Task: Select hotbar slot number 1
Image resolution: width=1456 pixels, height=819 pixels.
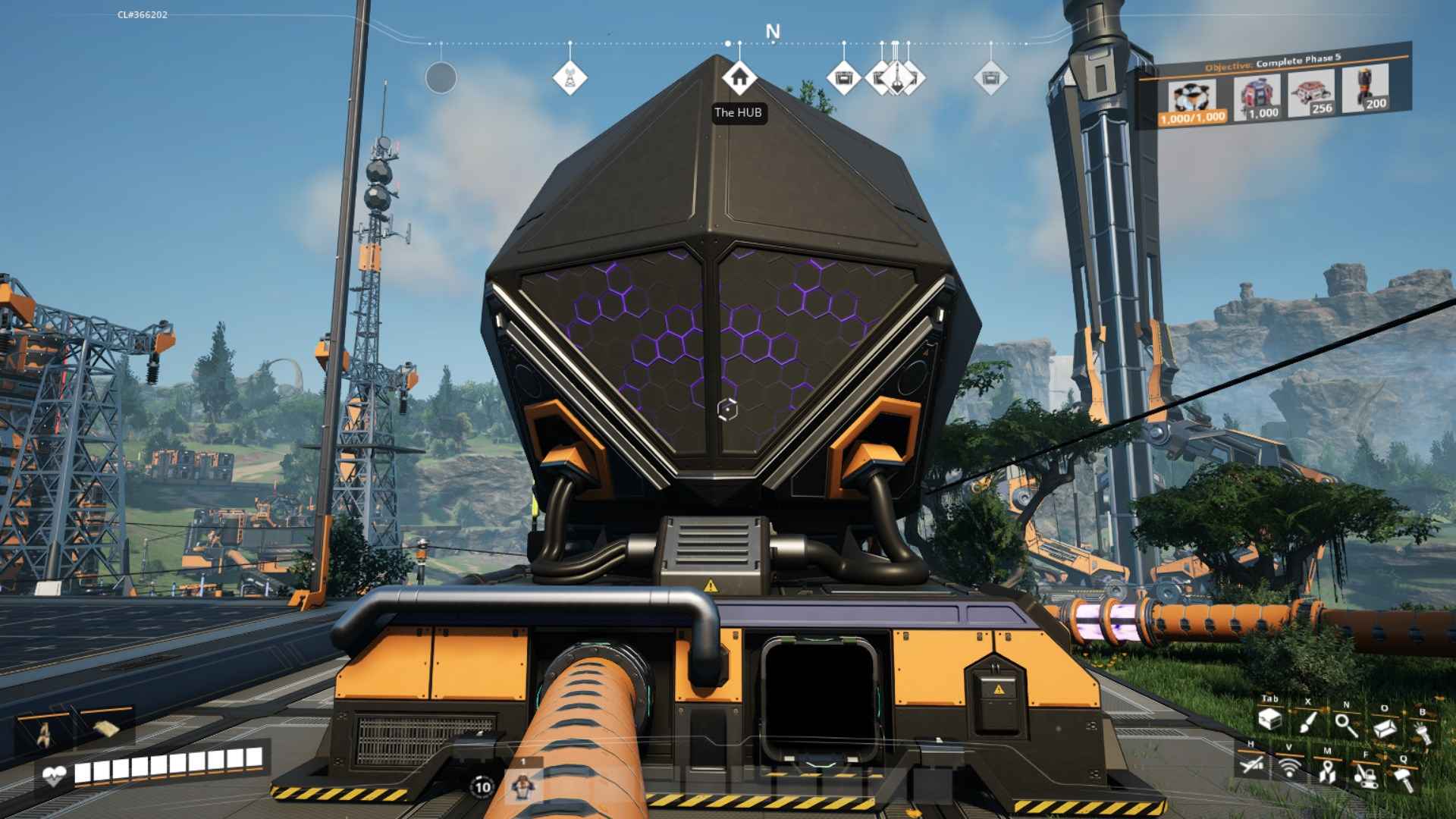Action: coord(522,785)
